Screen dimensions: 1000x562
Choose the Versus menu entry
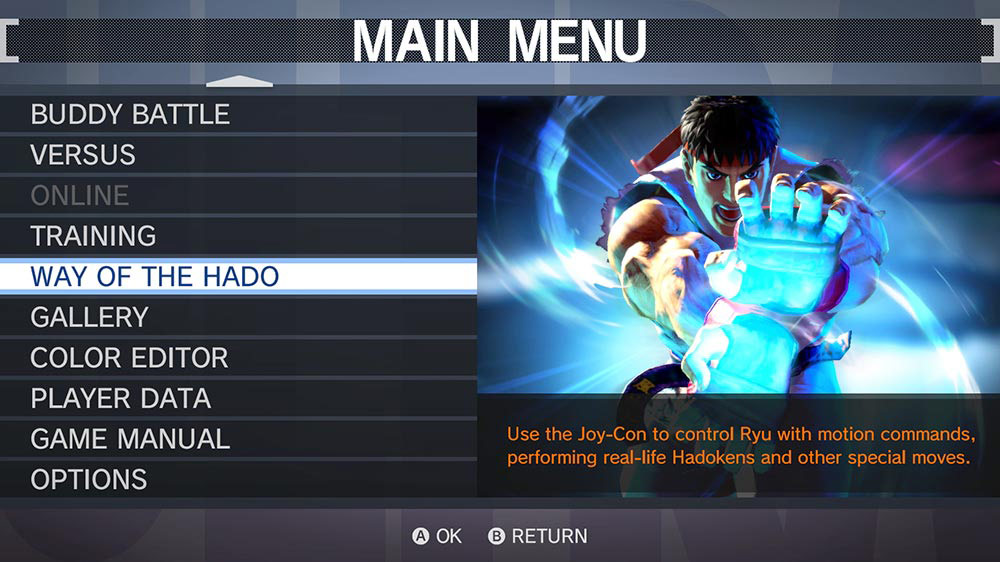click(x=83, y=155)
